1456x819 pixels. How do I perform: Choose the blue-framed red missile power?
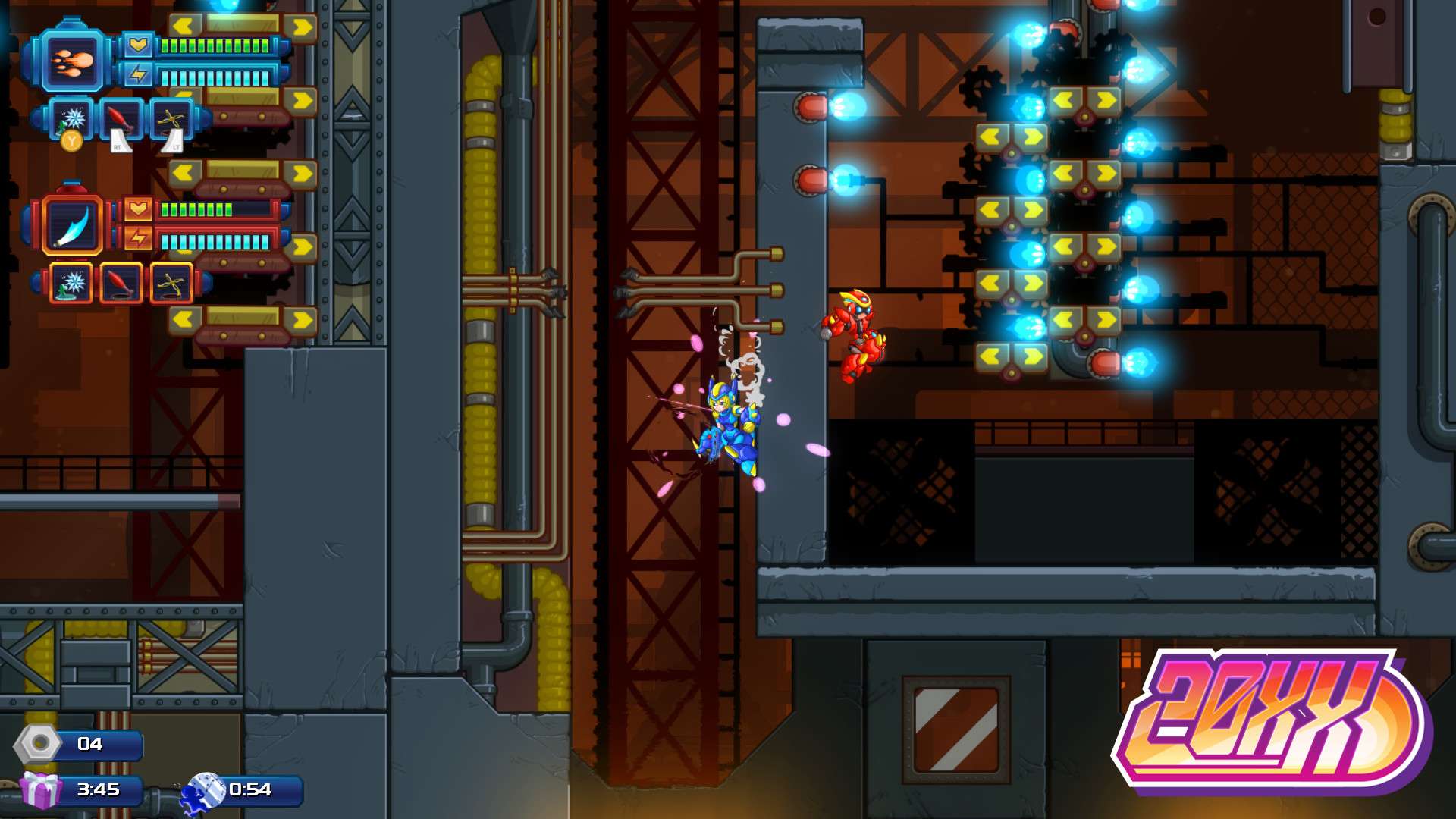point(121,119)
